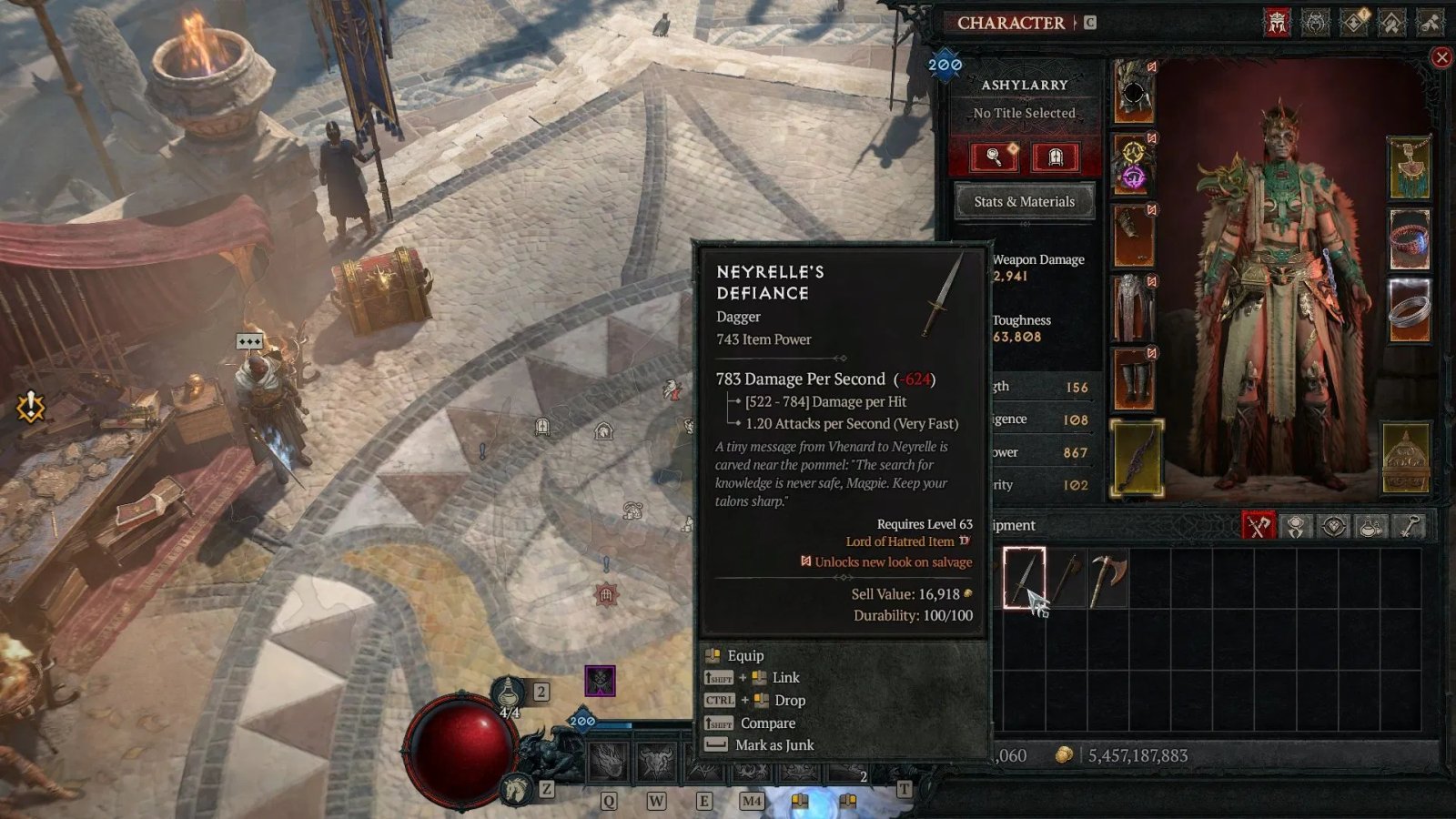The width and height of the screenshot is (1456, 819).
Task: Click the equipped amulet slot
Action: pos(1409,168)
